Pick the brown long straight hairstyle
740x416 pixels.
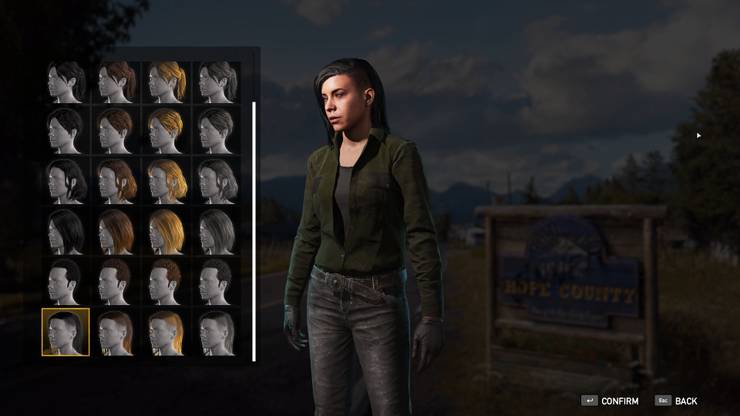(116, 231)
